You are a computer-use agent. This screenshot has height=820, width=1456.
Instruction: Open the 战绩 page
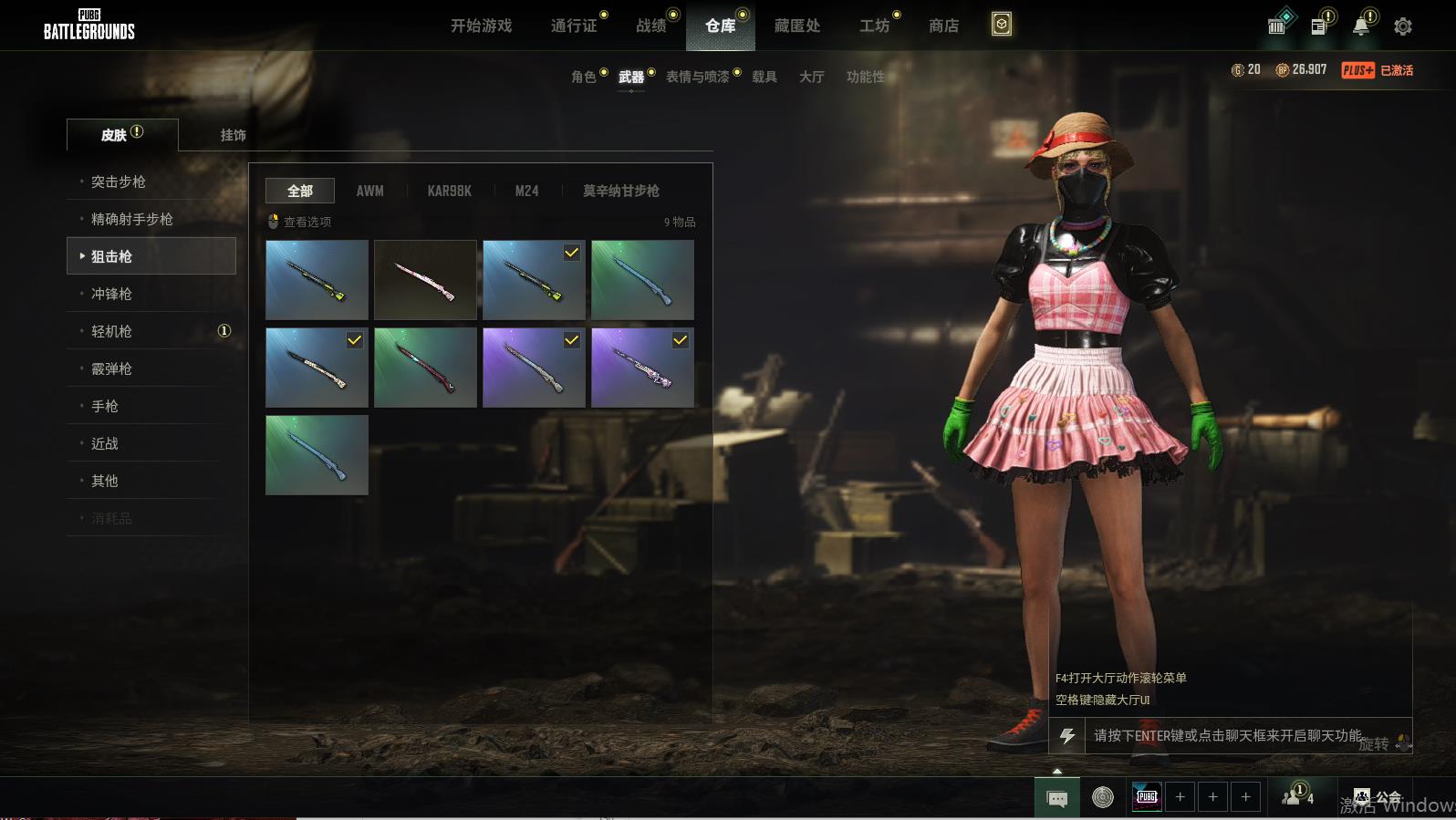tap(651, 26)
